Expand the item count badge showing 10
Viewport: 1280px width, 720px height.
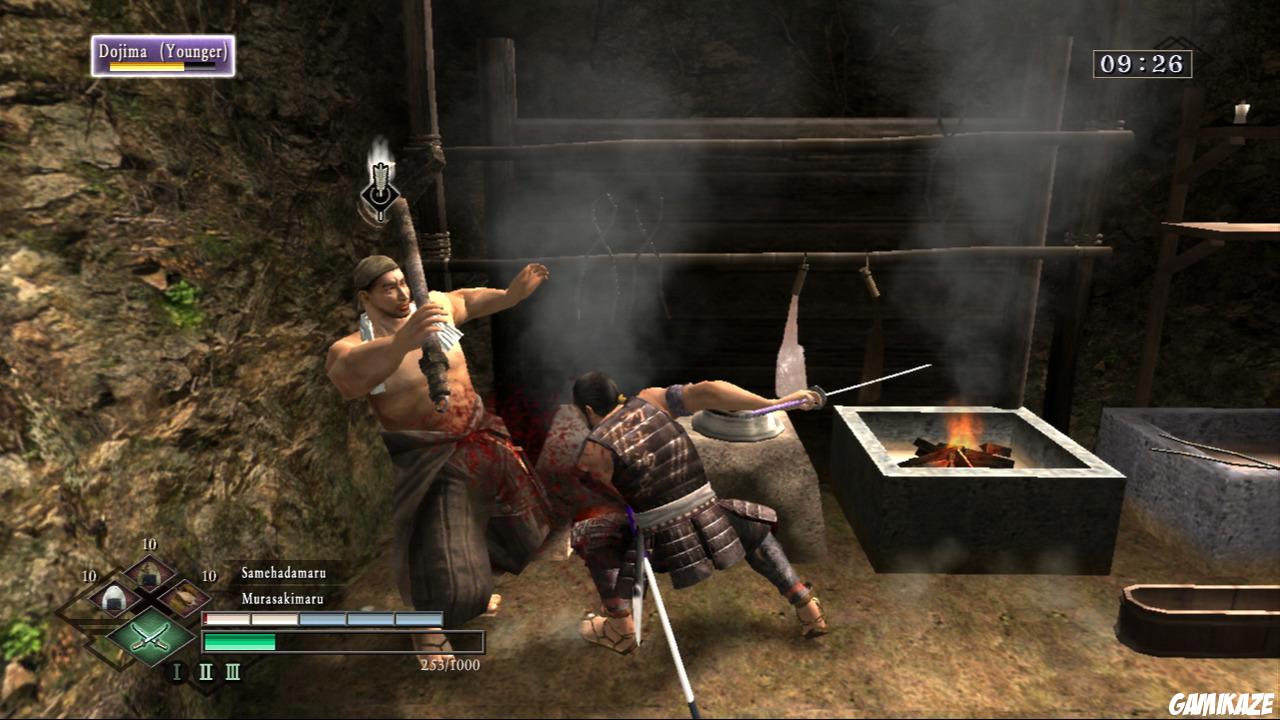tap(148, 546)
